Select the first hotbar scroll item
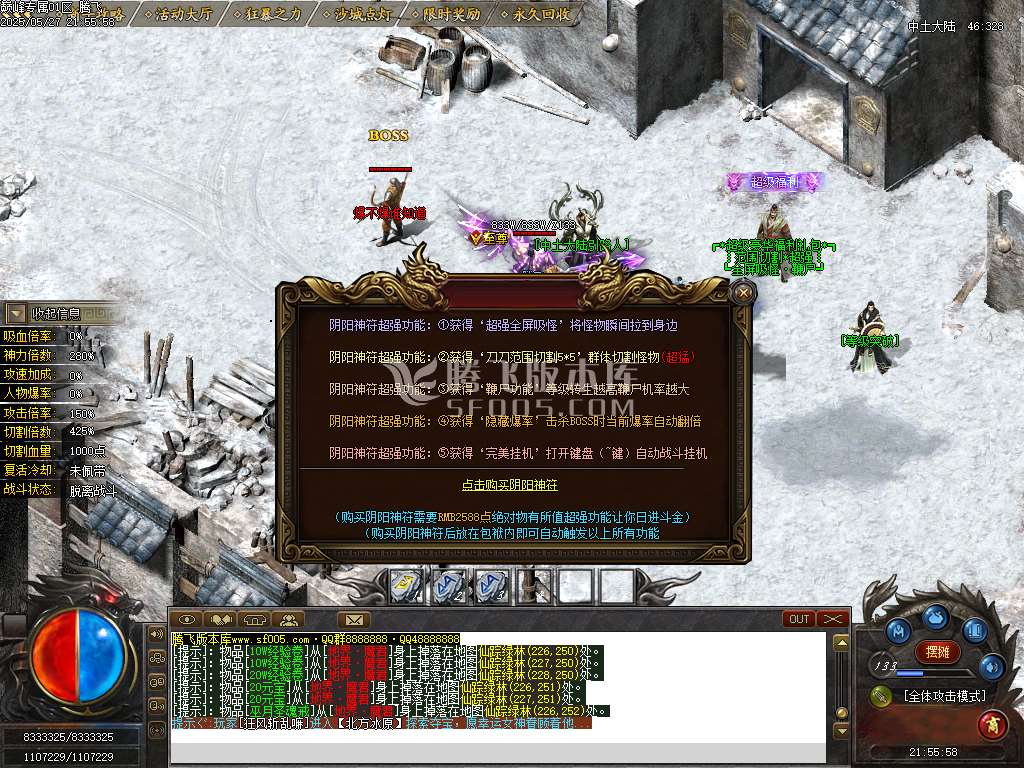Image resolution: width=1024 pixels, height=768 pixels. pos(405,586)
